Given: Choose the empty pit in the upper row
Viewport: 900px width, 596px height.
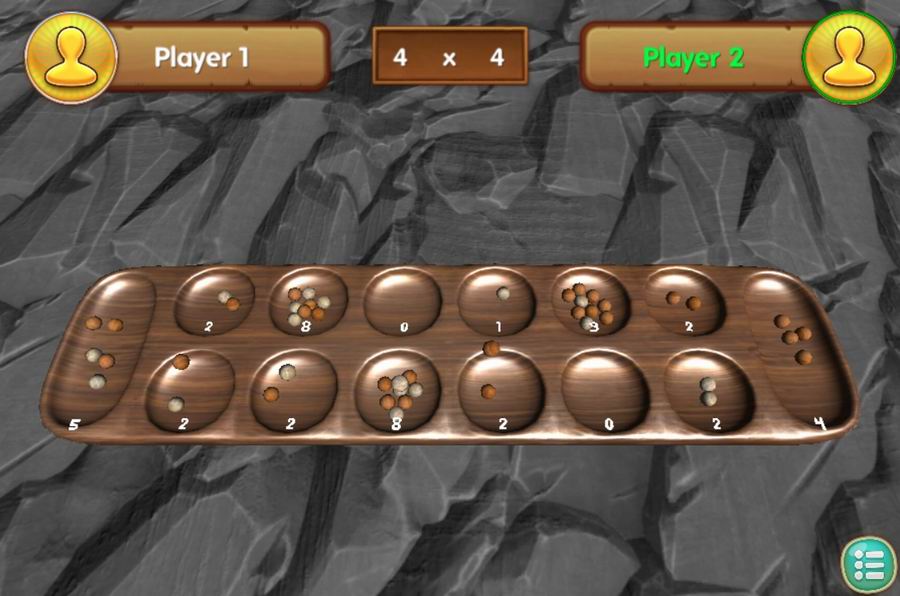Looking at the screenshot, I should coord(402,302).
